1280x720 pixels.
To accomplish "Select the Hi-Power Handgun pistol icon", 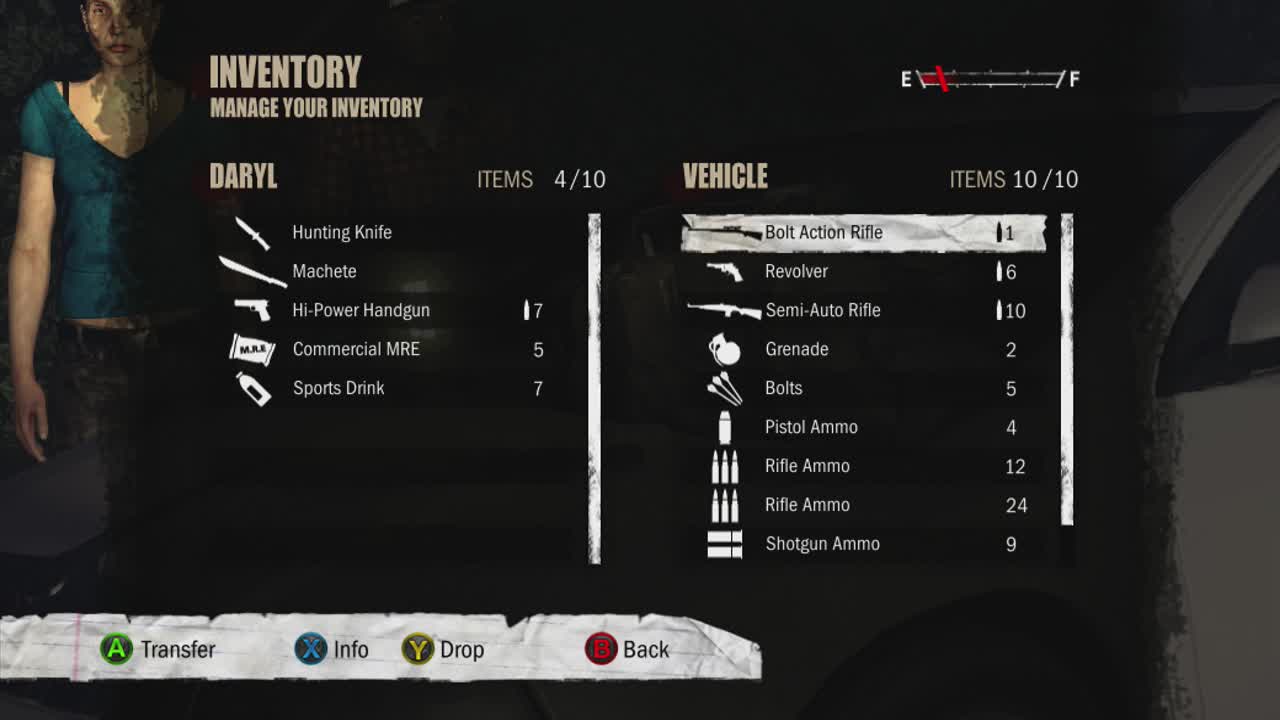I will pos(252,308).
